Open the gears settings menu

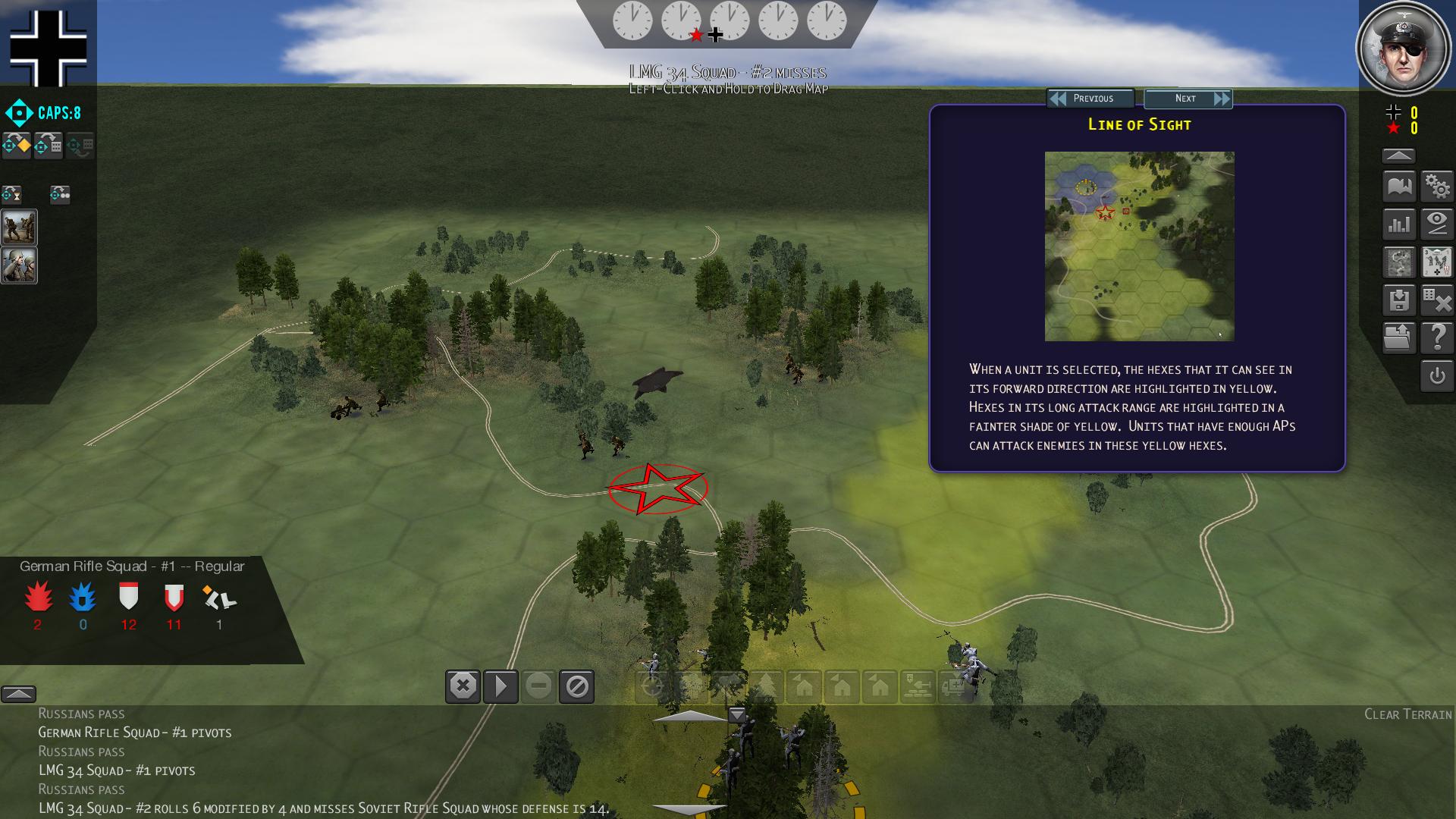(x=1437, y=186)
